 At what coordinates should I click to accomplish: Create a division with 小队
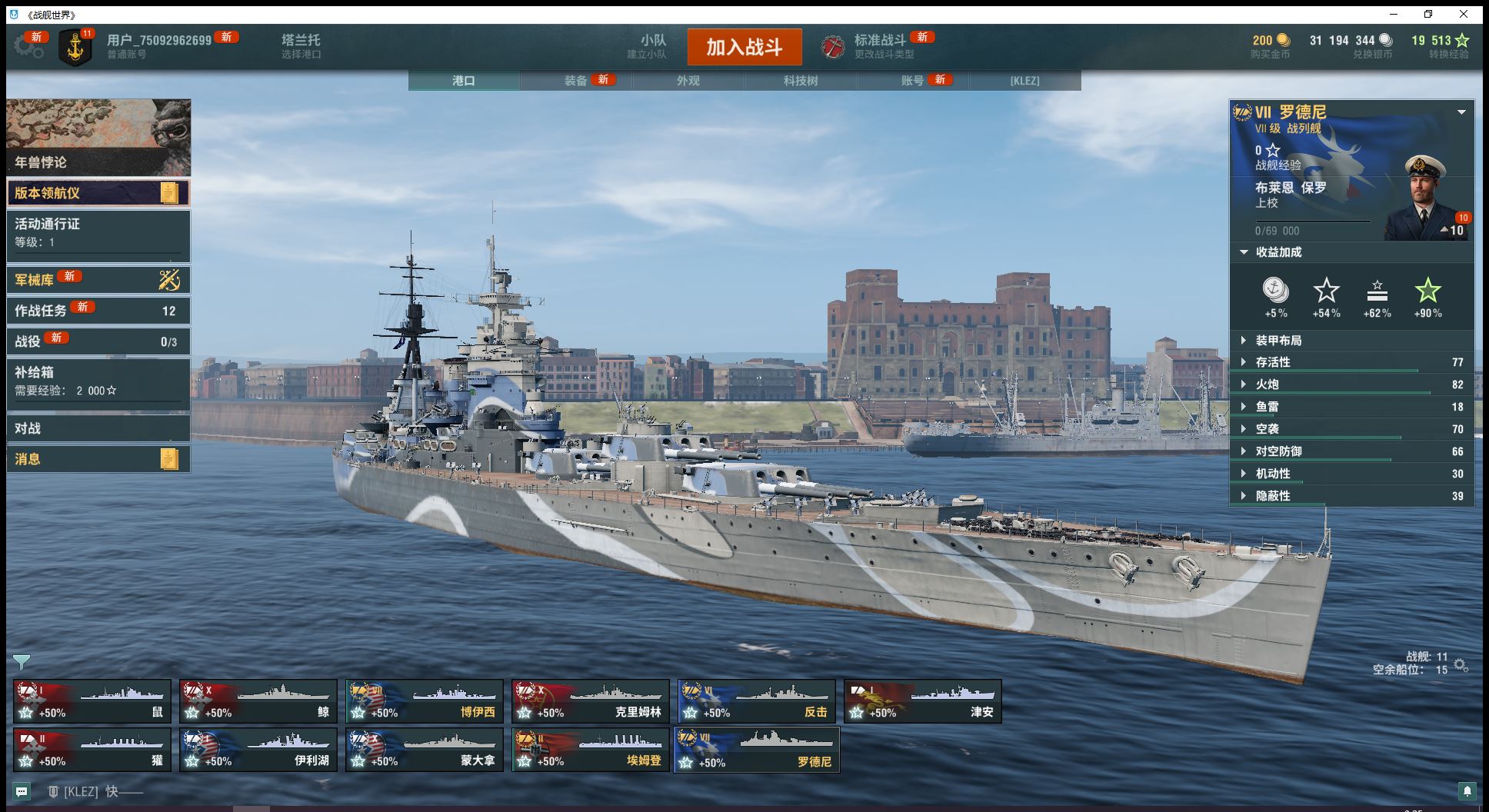(x=652, y=46)
